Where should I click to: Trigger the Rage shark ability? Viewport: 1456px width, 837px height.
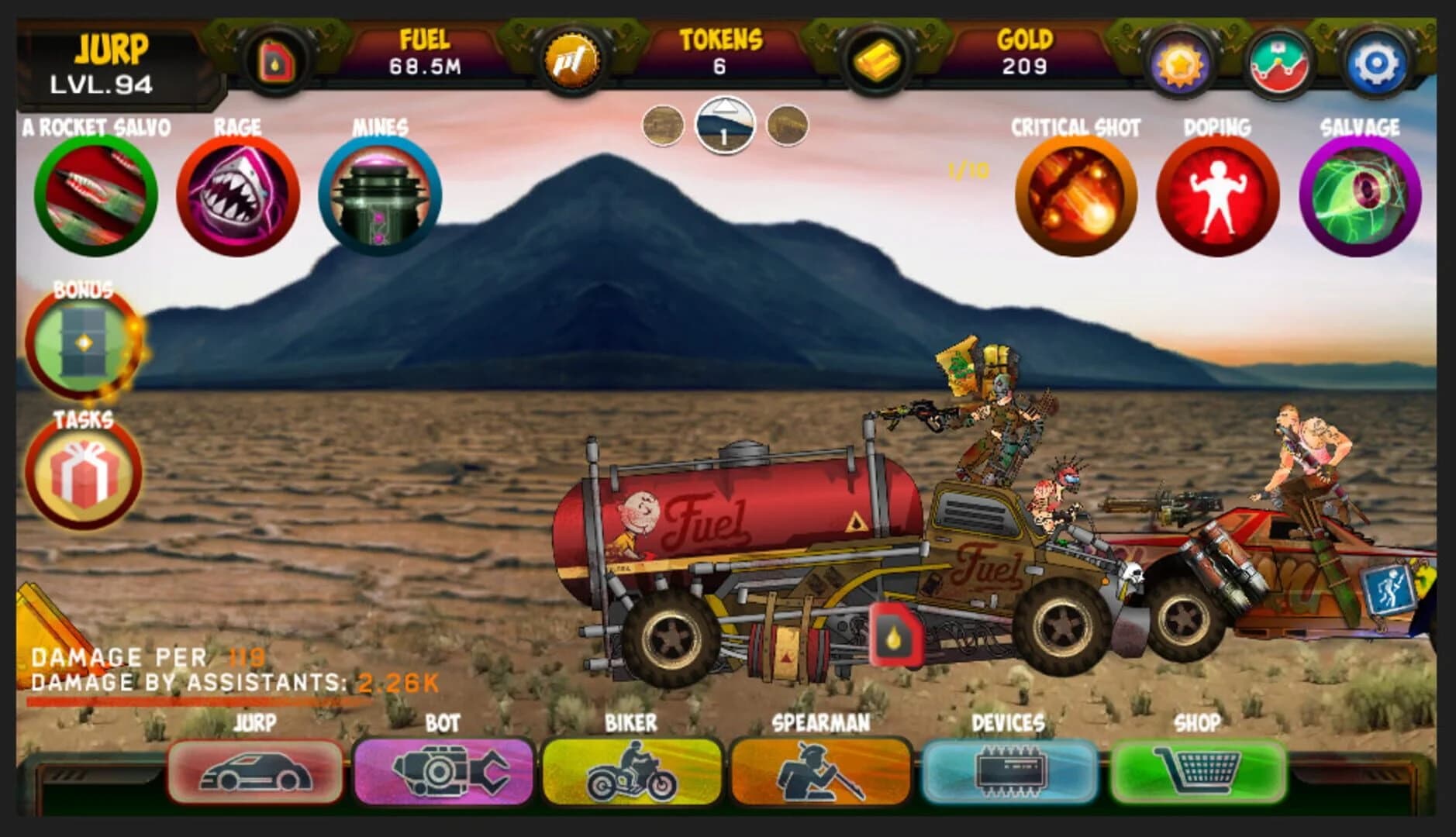point(237,194)
